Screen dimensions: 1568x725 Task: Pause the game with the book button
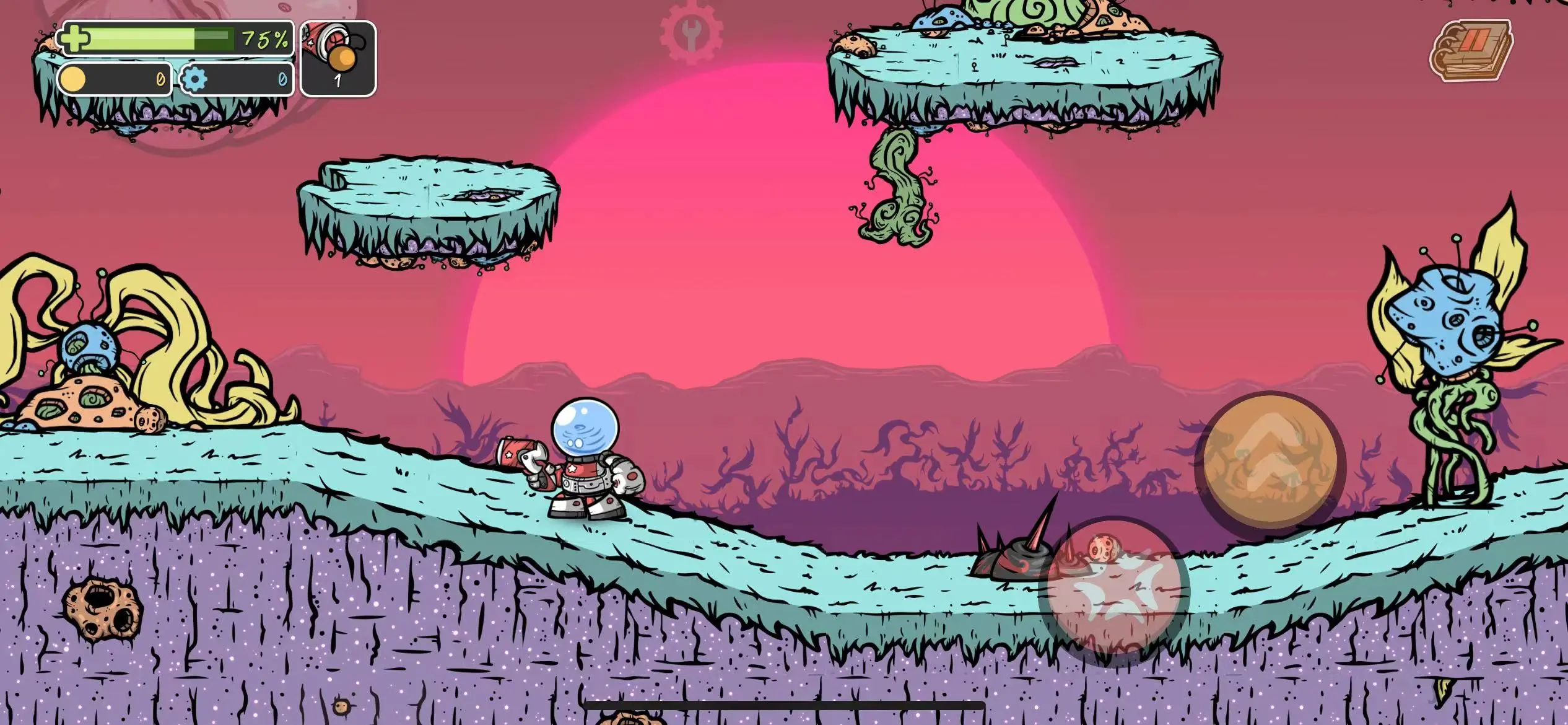click(1471, 50)
